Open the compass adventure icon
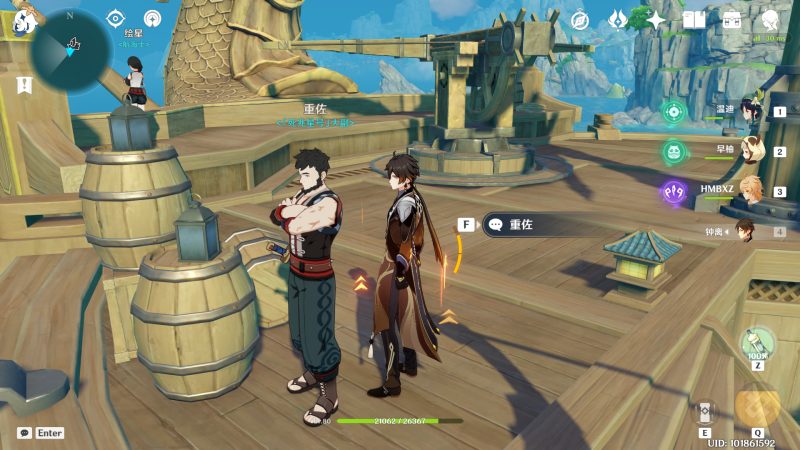Viewport: 800px width, 450px height. pos(579,20)
